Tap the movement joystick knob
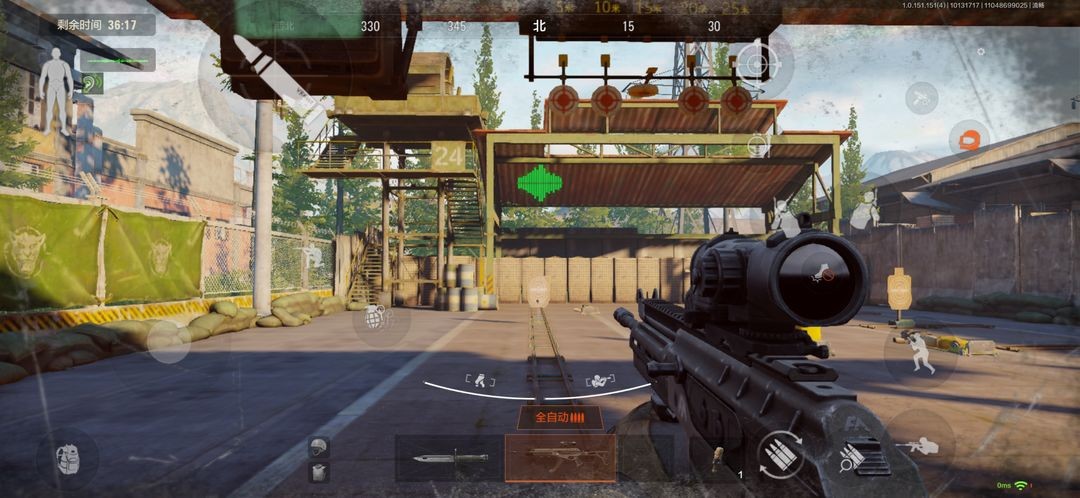The height and width of the screenshot is (498, 1080). (168, 341)
